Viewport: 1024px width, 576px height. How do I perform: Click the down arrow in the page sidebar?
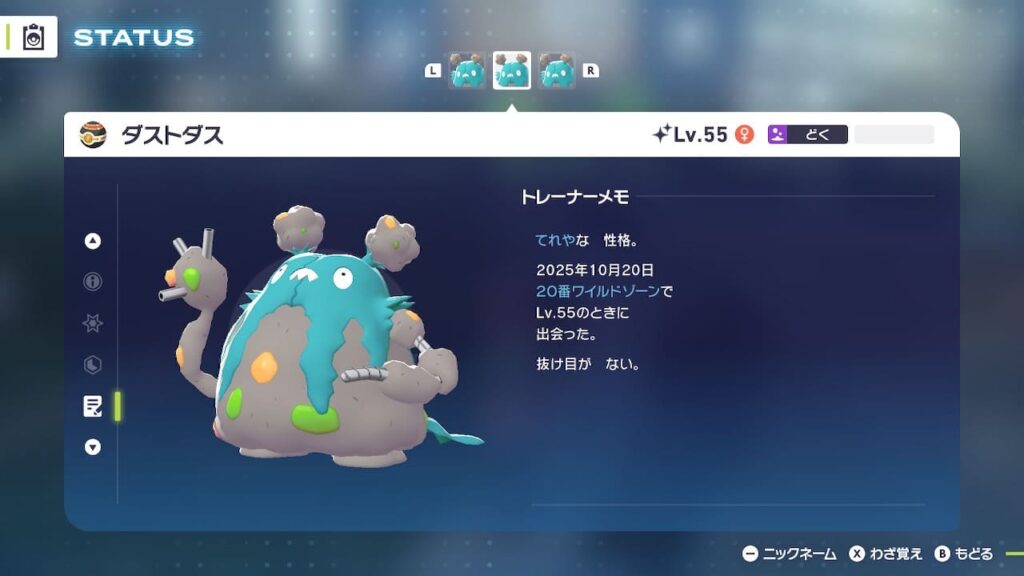pyautogui.click(x=93, y=447)
